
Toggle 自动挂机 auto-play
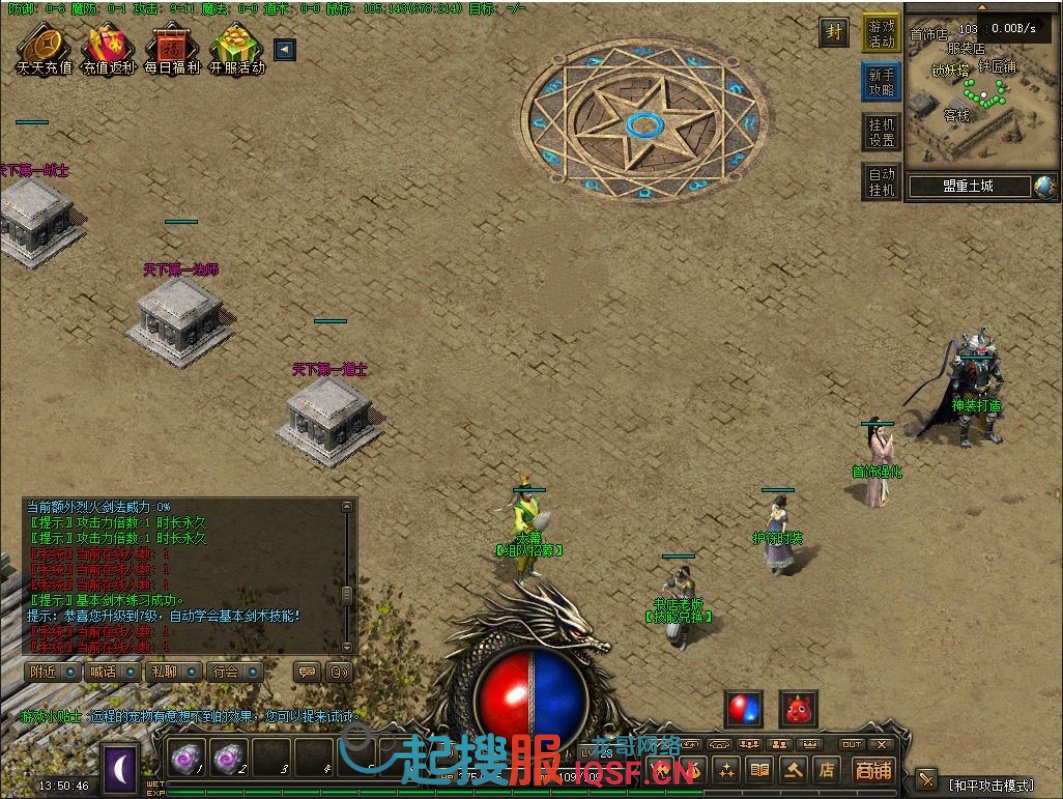pos(881,181)
